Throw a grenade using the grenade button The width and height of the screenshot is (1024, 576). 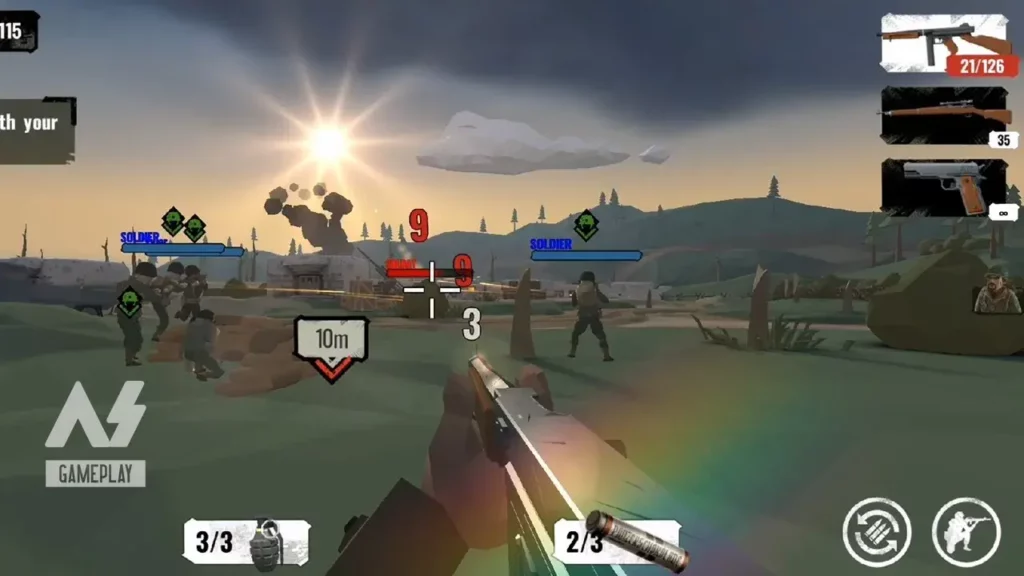pyautogui.click(x=247, y=543)
